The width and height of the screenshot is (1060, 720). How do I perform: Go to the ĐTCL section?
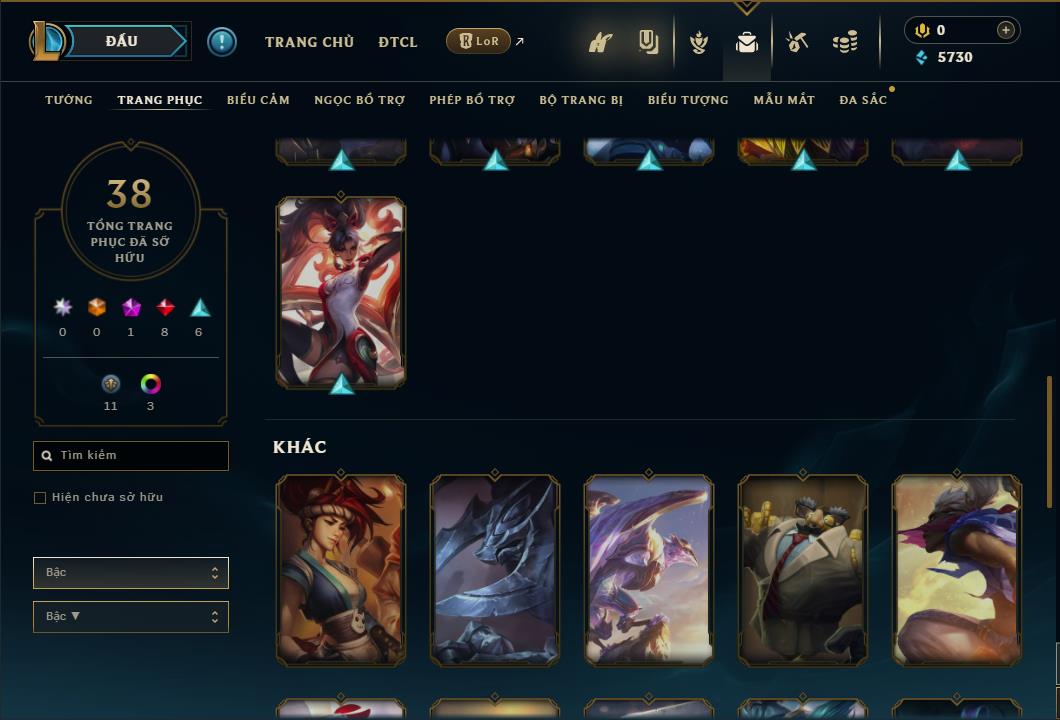[398, 42]
